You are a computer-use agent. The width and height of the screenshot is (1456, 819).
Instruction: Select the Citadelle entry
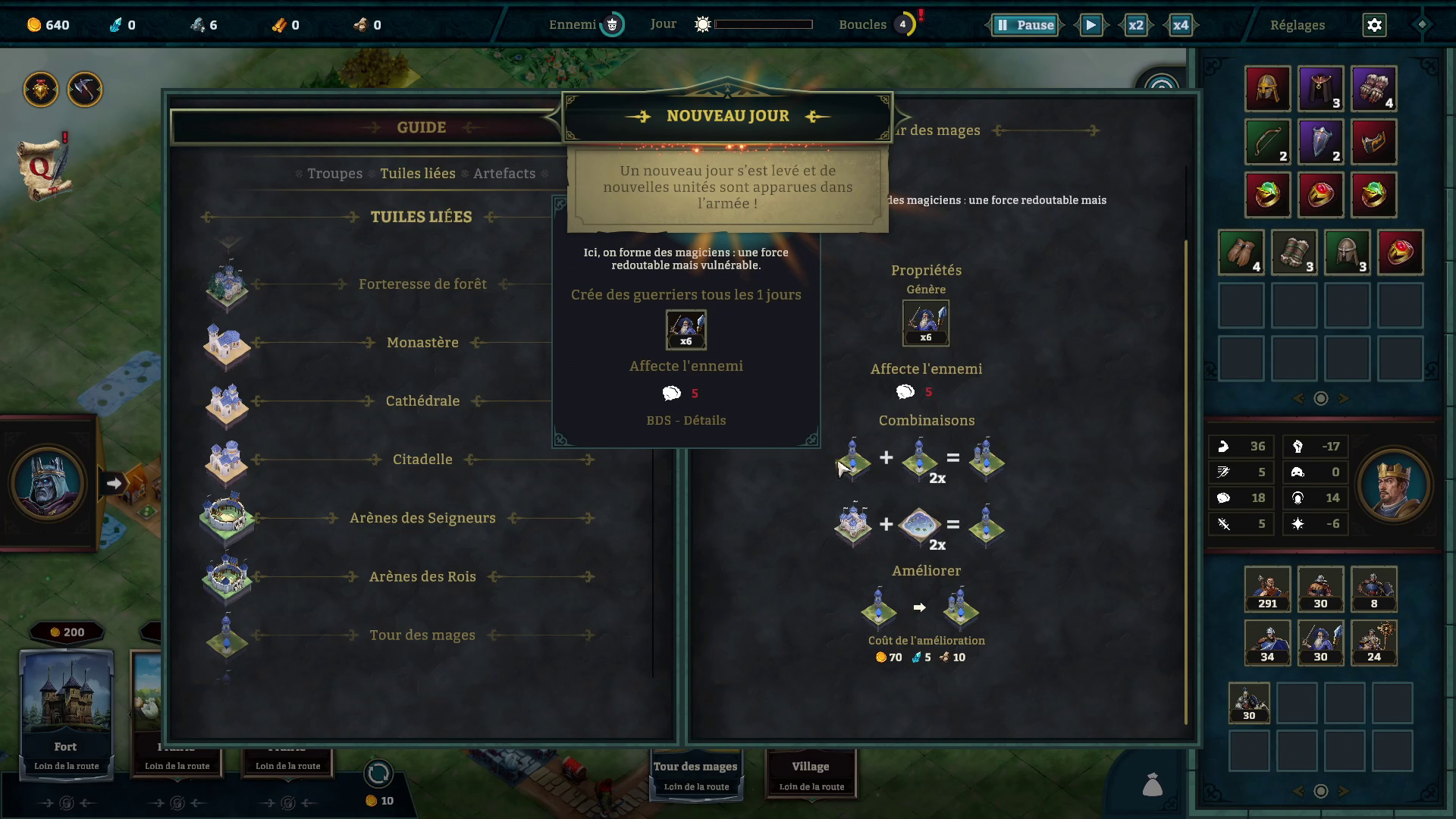pos(422,460)
